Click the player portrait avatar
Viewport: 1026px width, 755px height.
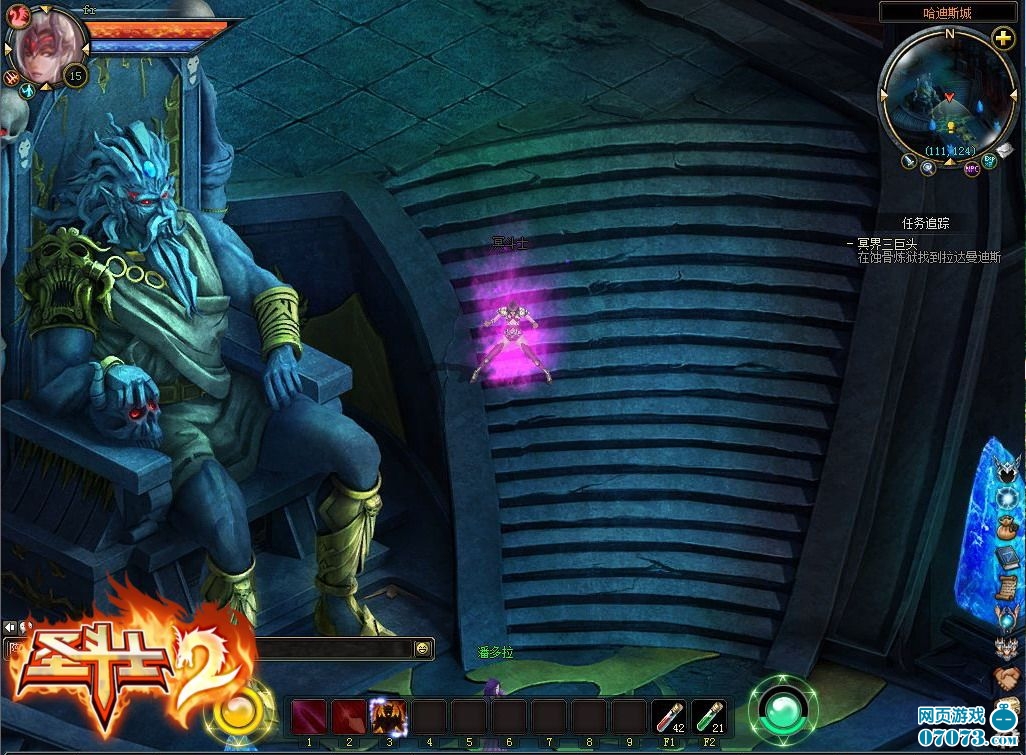coord(46,48)
